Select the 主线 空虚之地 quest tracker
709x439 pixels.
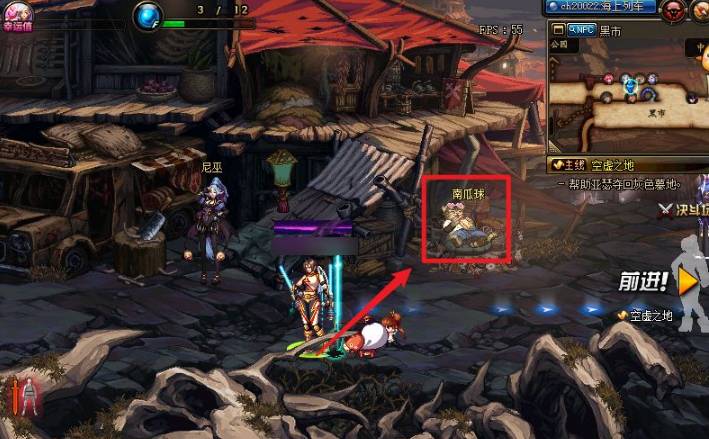[600, 165]
